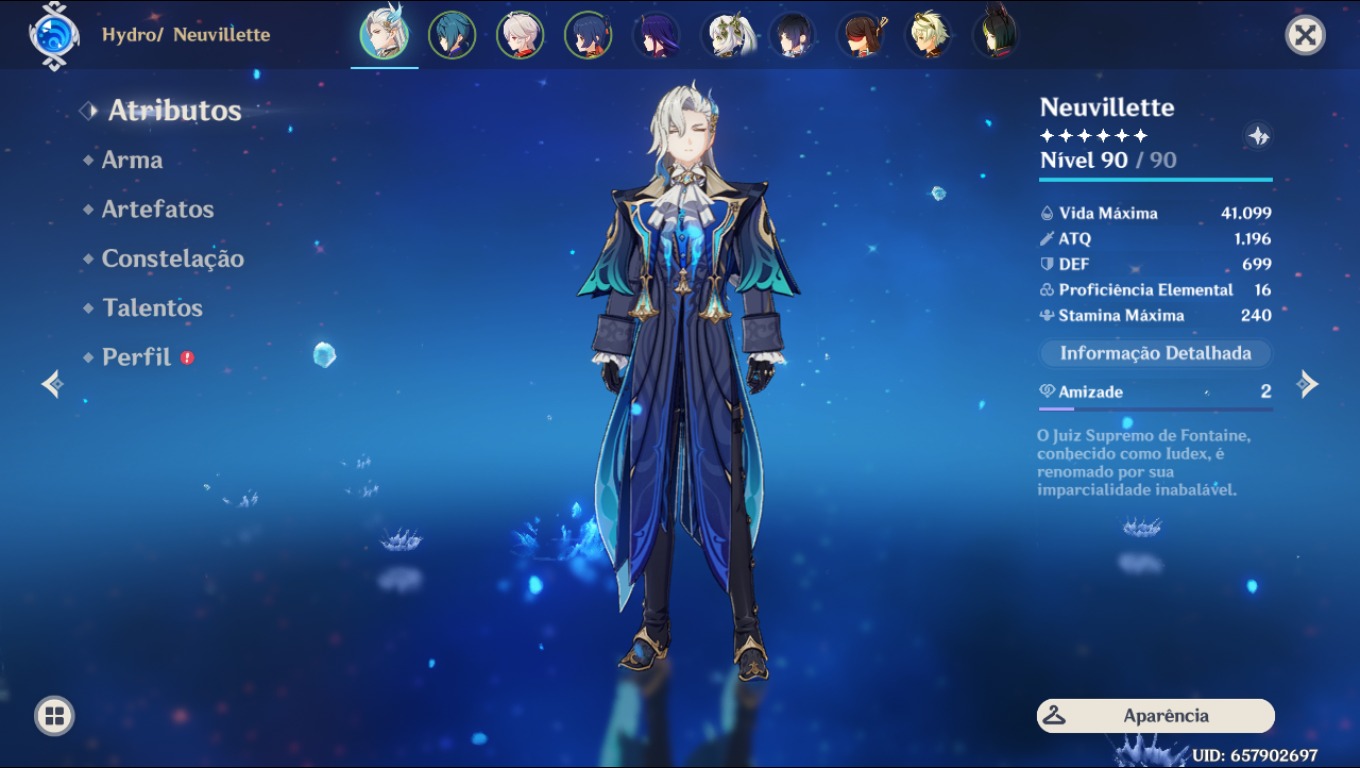Click the Informação Detalhada button
This screenshot has width=1360, height=768.
1154,353
